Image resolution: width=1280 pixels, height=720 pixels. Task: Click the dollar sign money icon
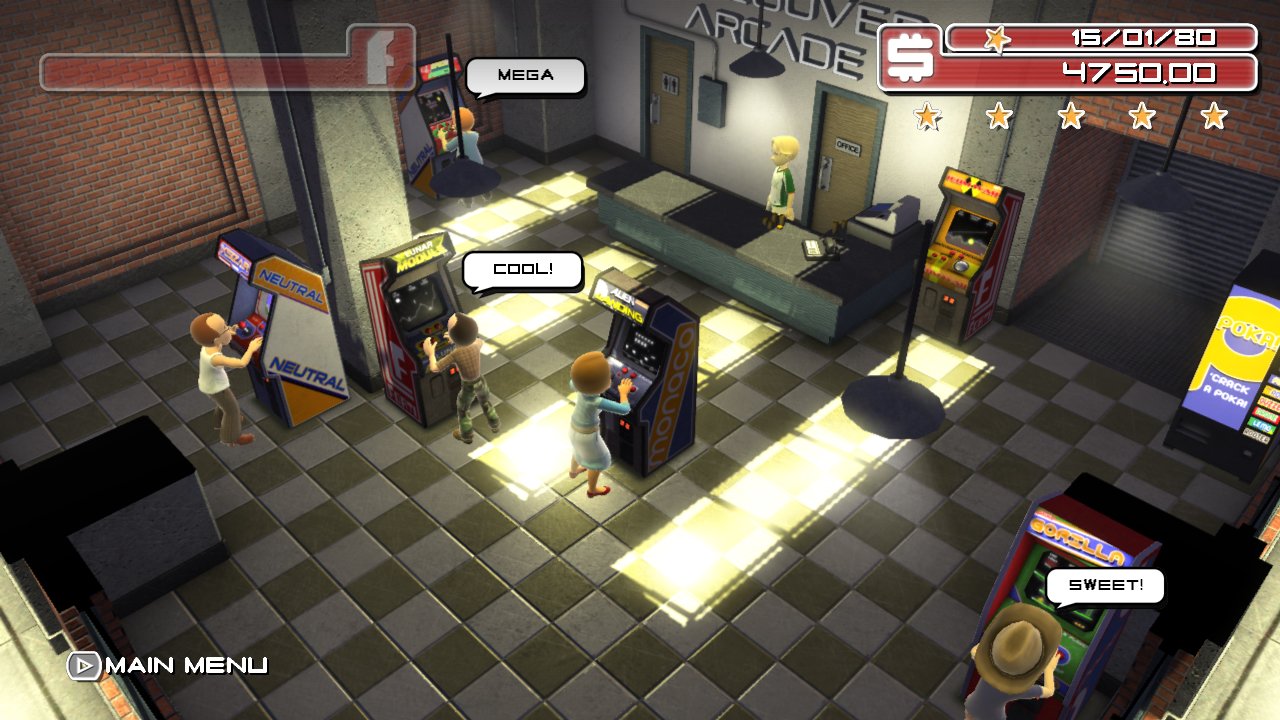pos(912,55)
